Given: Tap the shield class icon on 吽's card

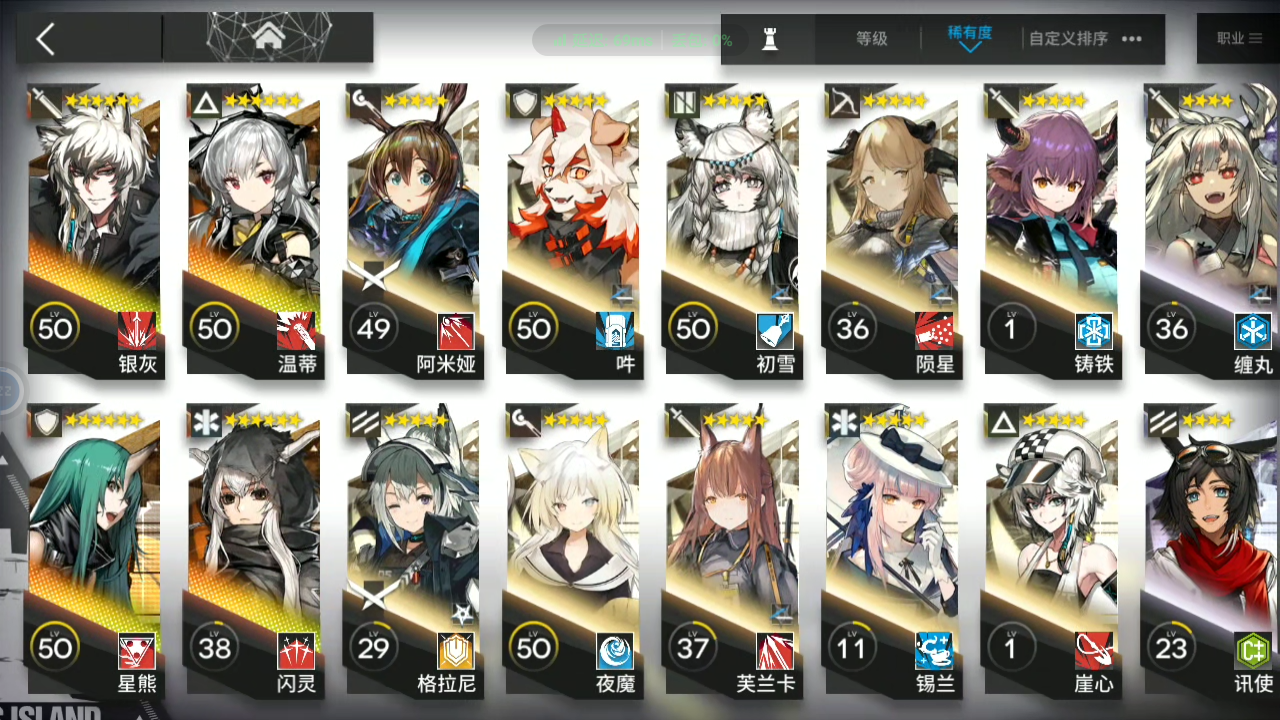Looking at the screenshot, I should coord(523,102).
